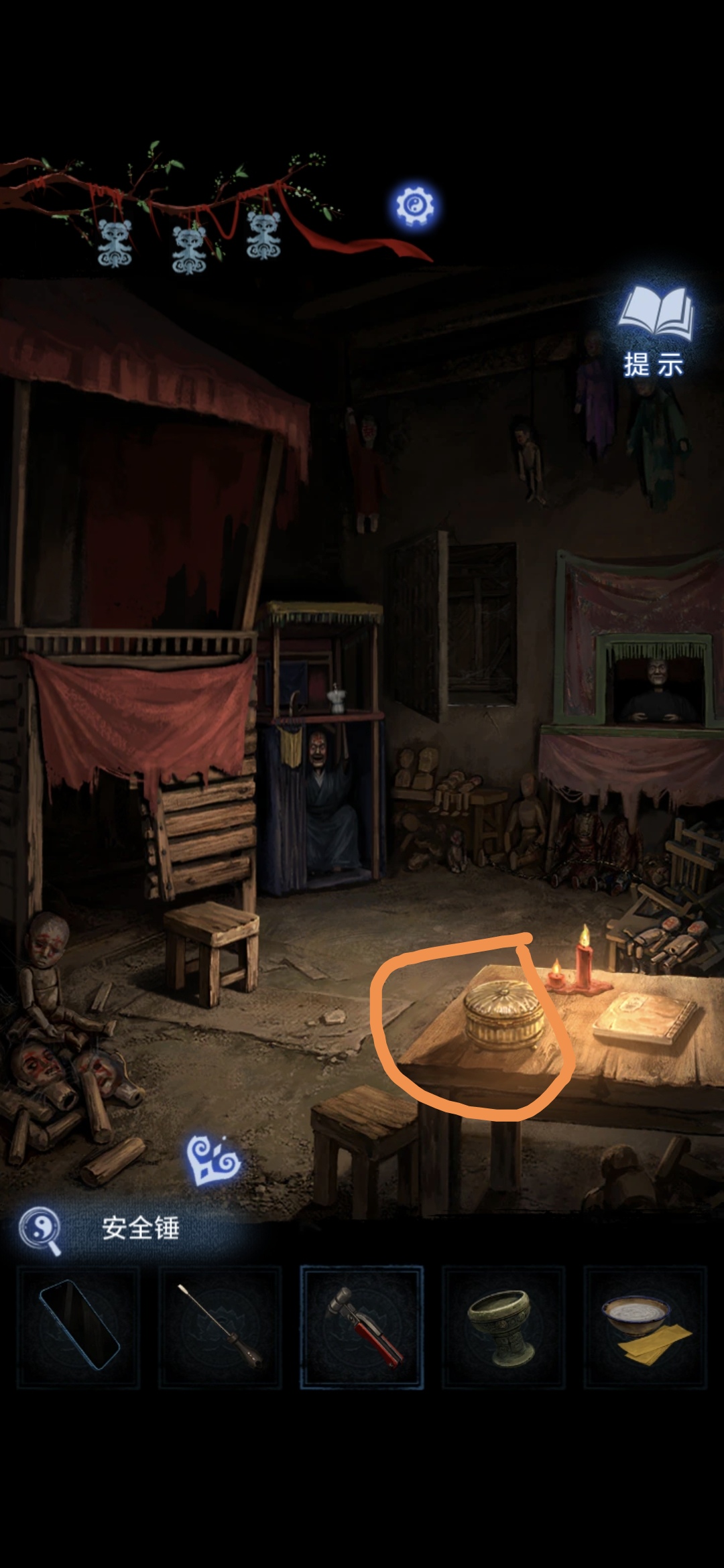Select the bronze goblet inventory slot
The image size is (724, 1568).
tap(503, 1327)
